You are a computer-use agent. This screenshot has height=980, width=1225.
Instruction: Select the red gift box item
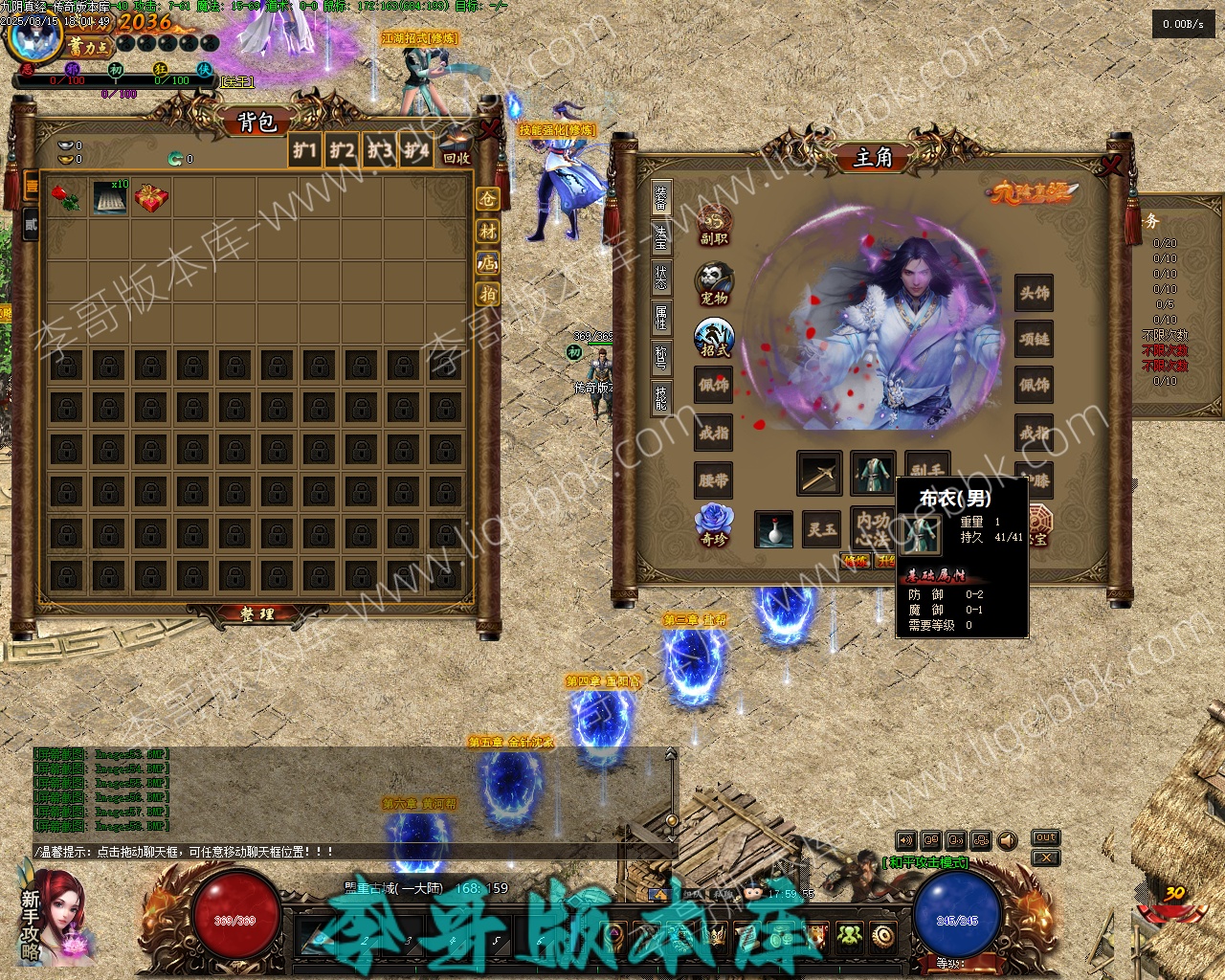[151, 198]
